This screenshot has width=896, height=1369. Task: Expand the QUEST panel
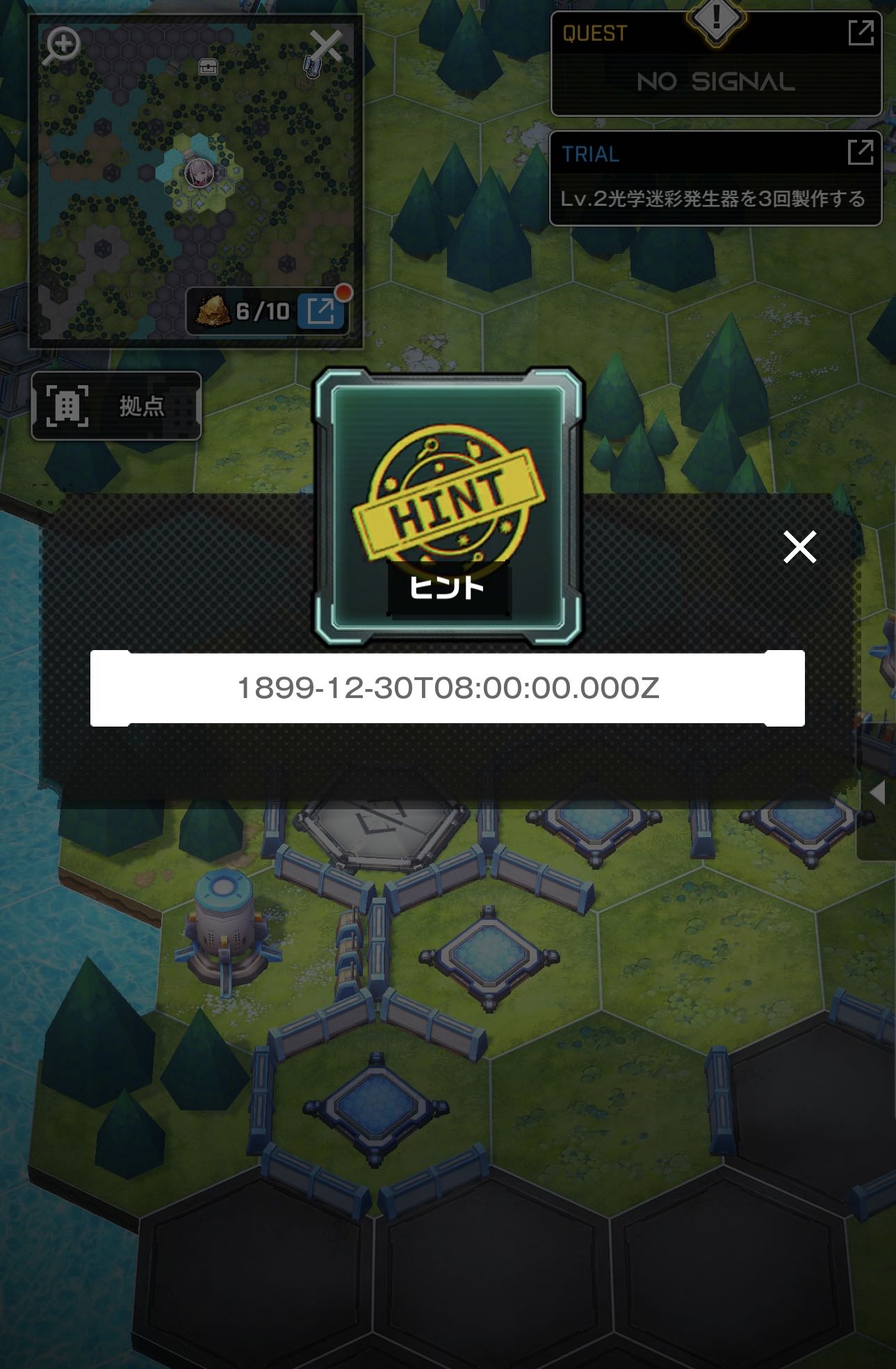[861, 33]
